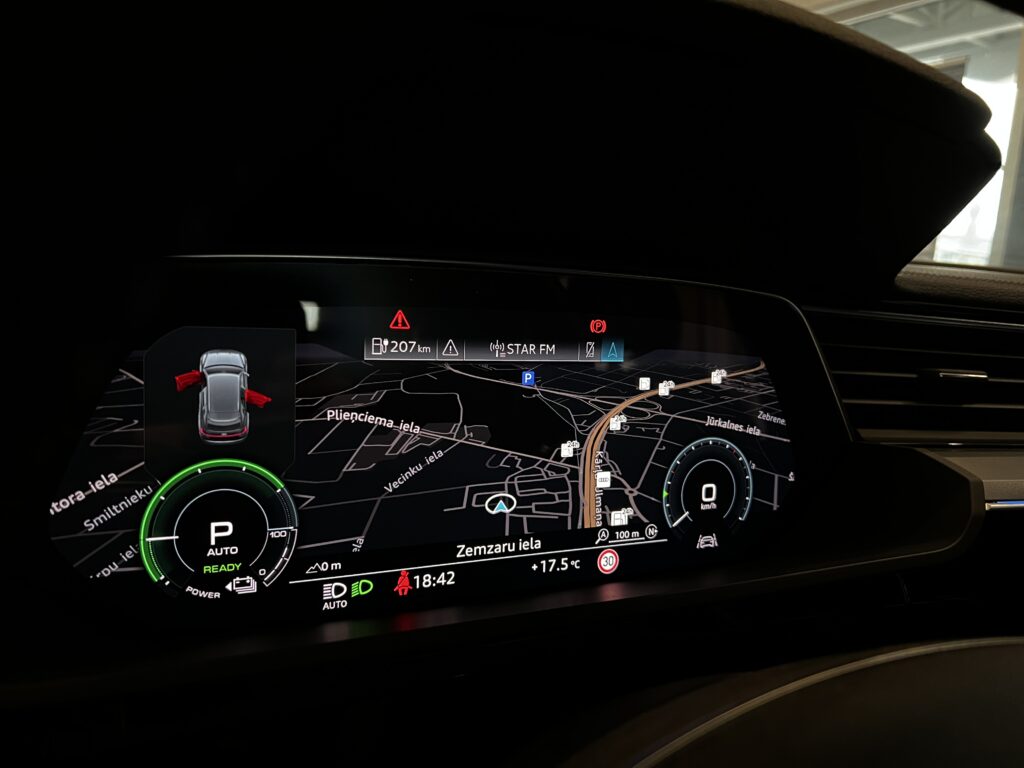
Task: Click the red seatbelt warning icon
Action: (404, 582)
